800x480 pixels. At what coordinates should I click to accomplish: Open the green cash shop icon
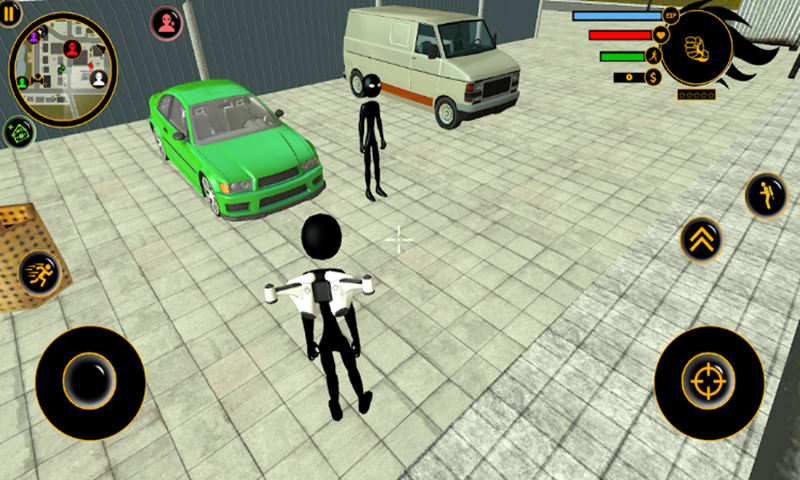(18, 132)
